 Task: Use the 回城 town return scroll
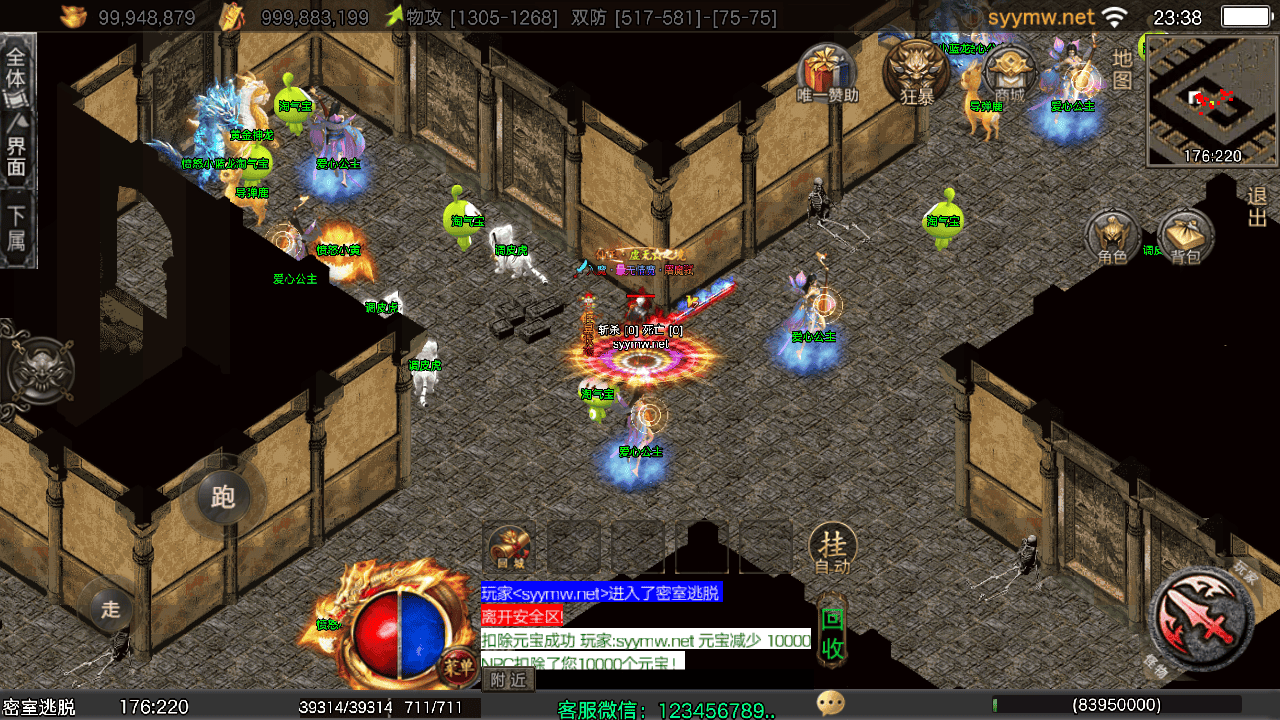pos(511,549)
